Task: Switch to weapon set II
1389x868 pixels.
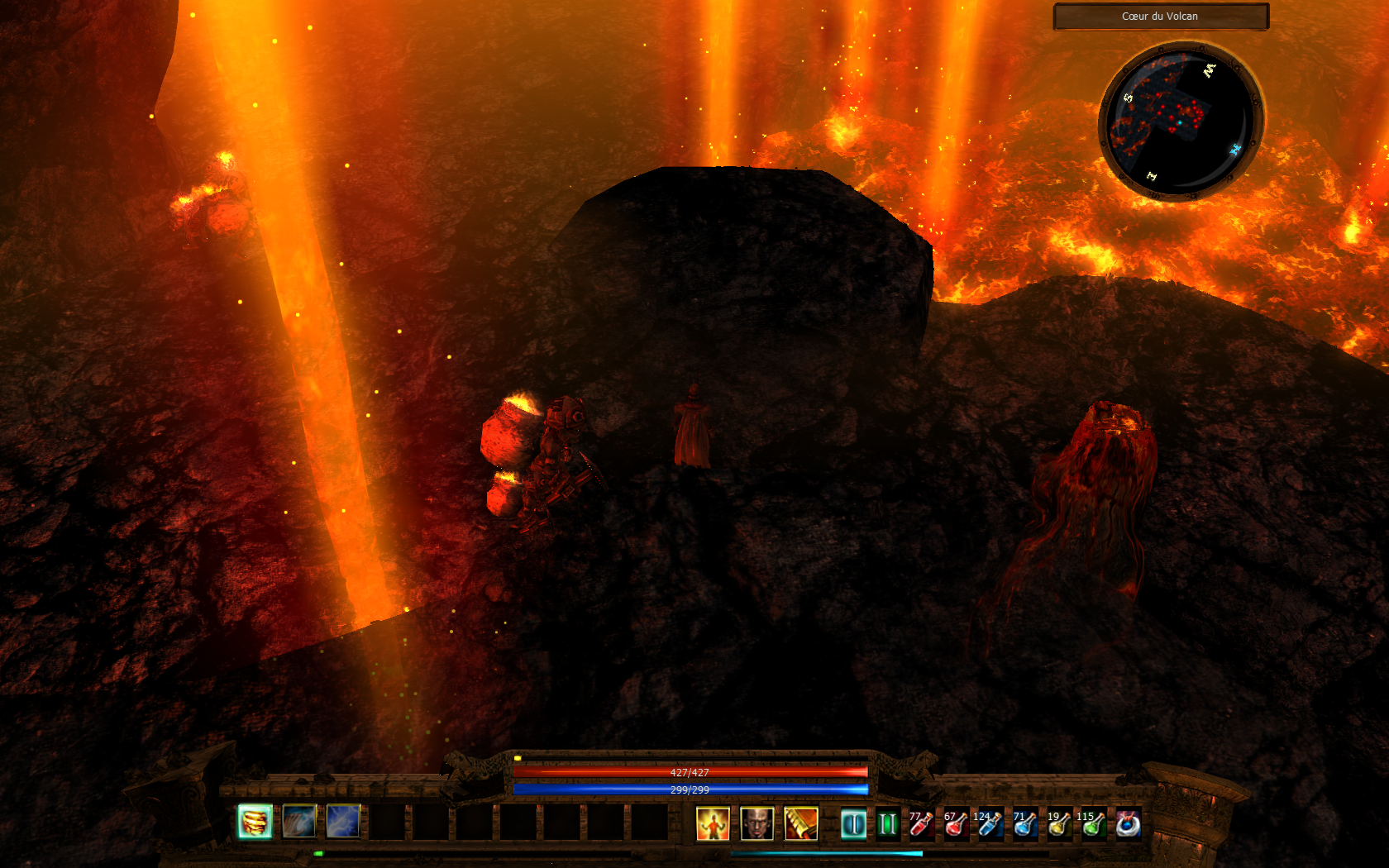Action: point(887,823)
